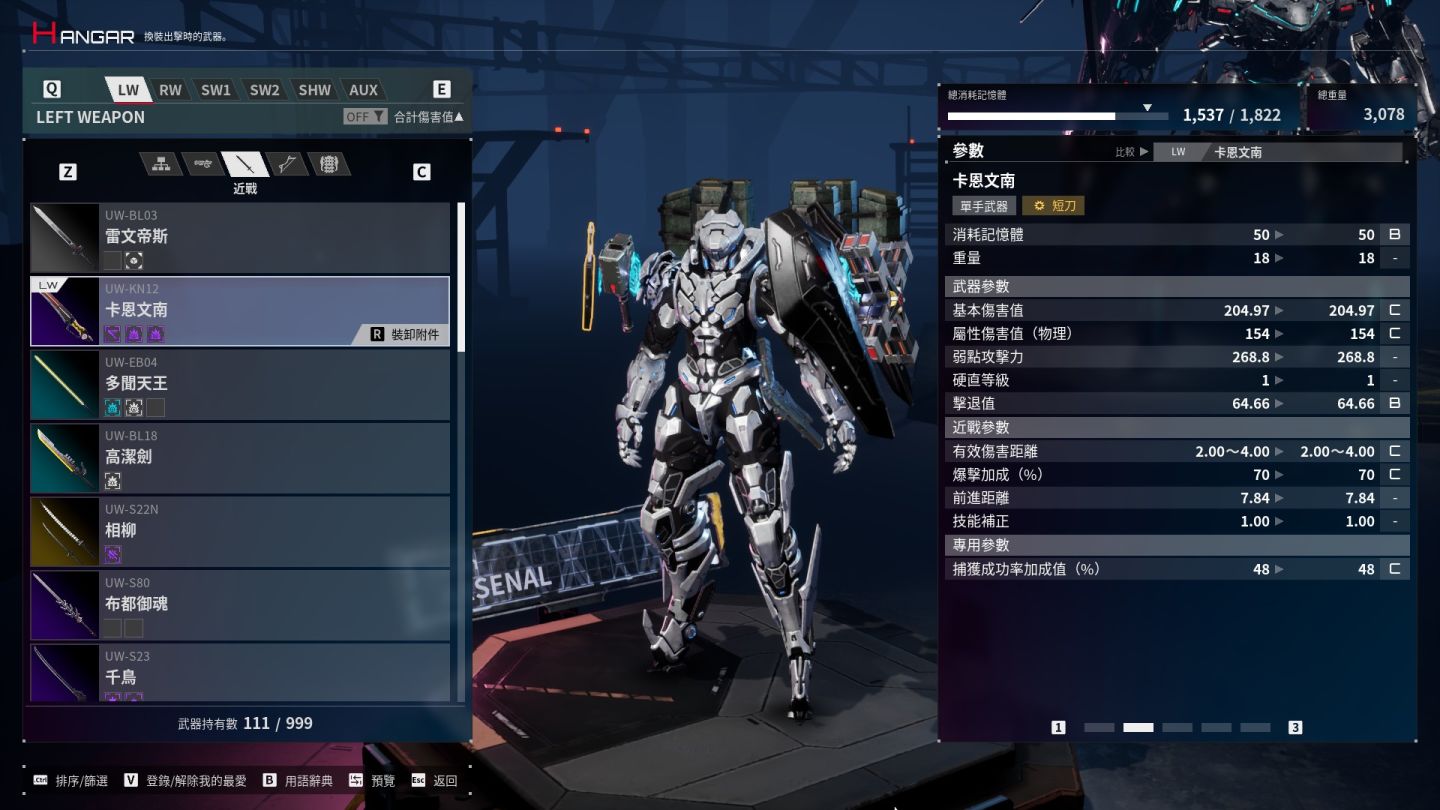
Task: Open the 用語辭典 glossary
Action: pos(299,781)
